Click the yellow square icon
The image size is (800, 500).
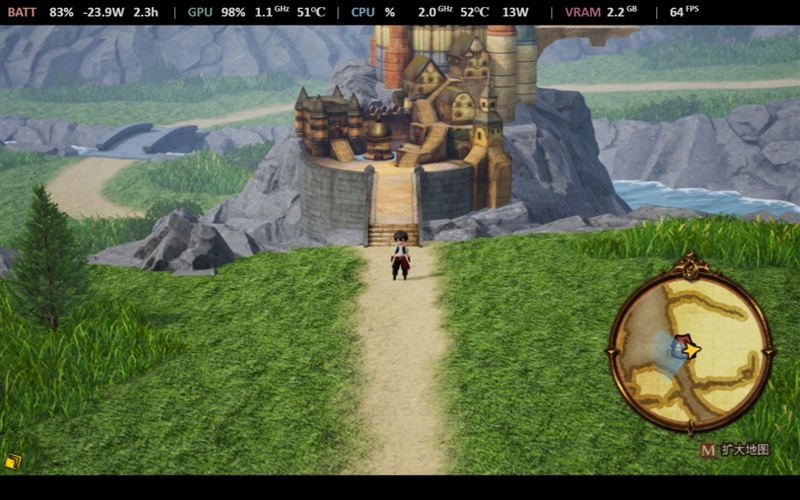(12, 461)
